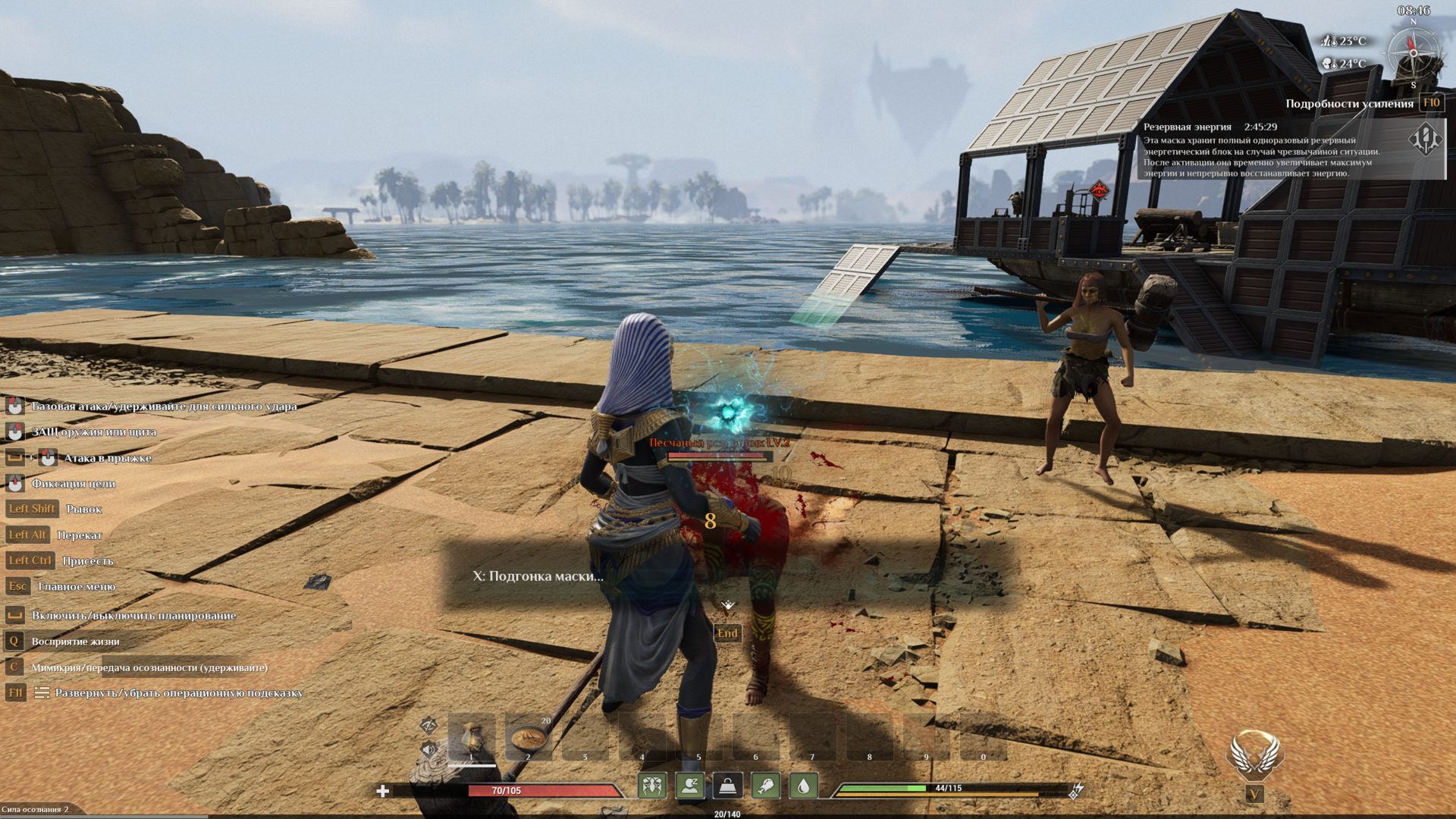1456x819 pixels.
Task: Open the sleep status icon
Action: (690, 786)
